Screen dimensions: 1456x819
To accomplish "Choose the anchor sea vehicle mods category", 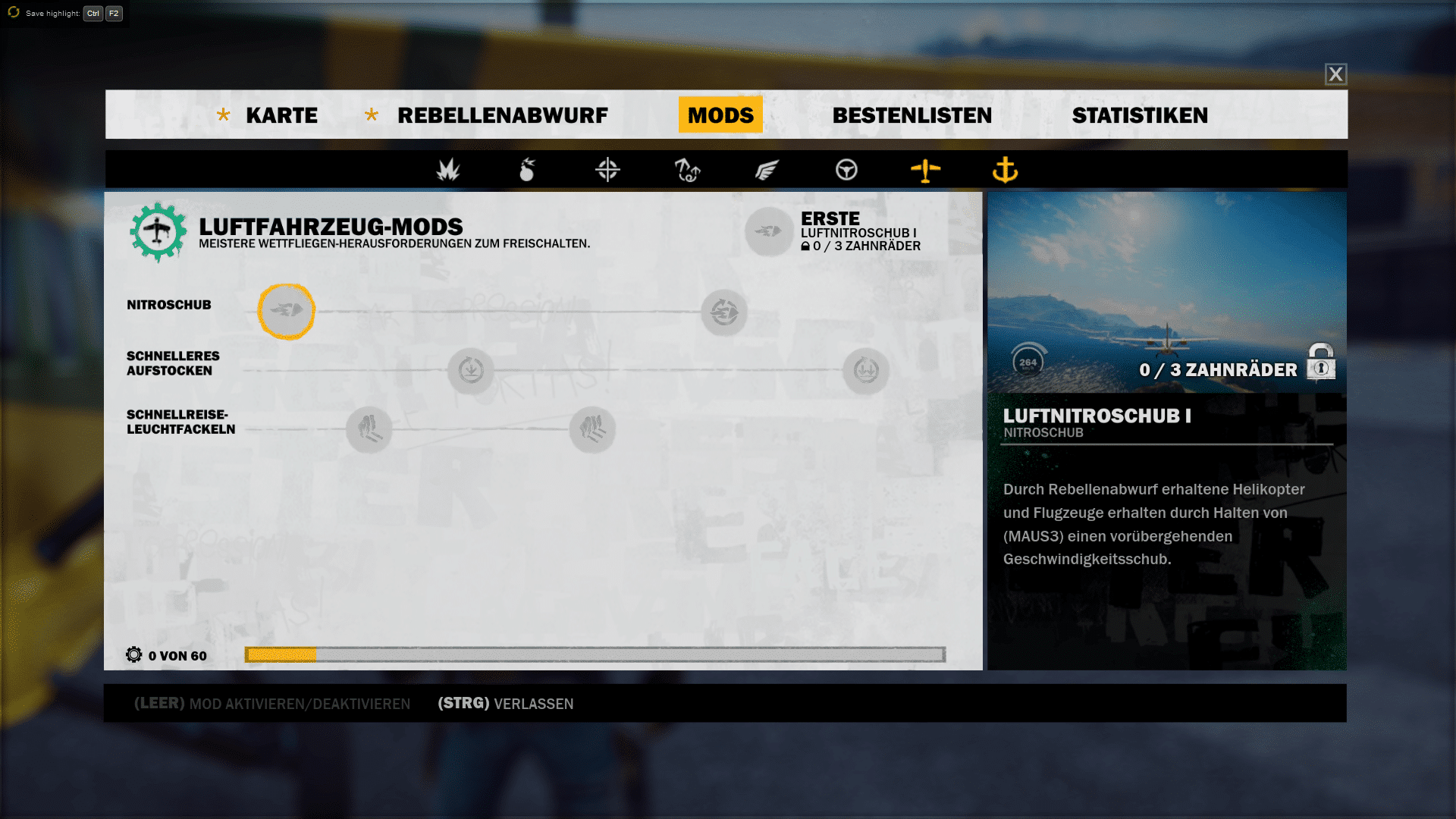I will tap(1005, 170).
